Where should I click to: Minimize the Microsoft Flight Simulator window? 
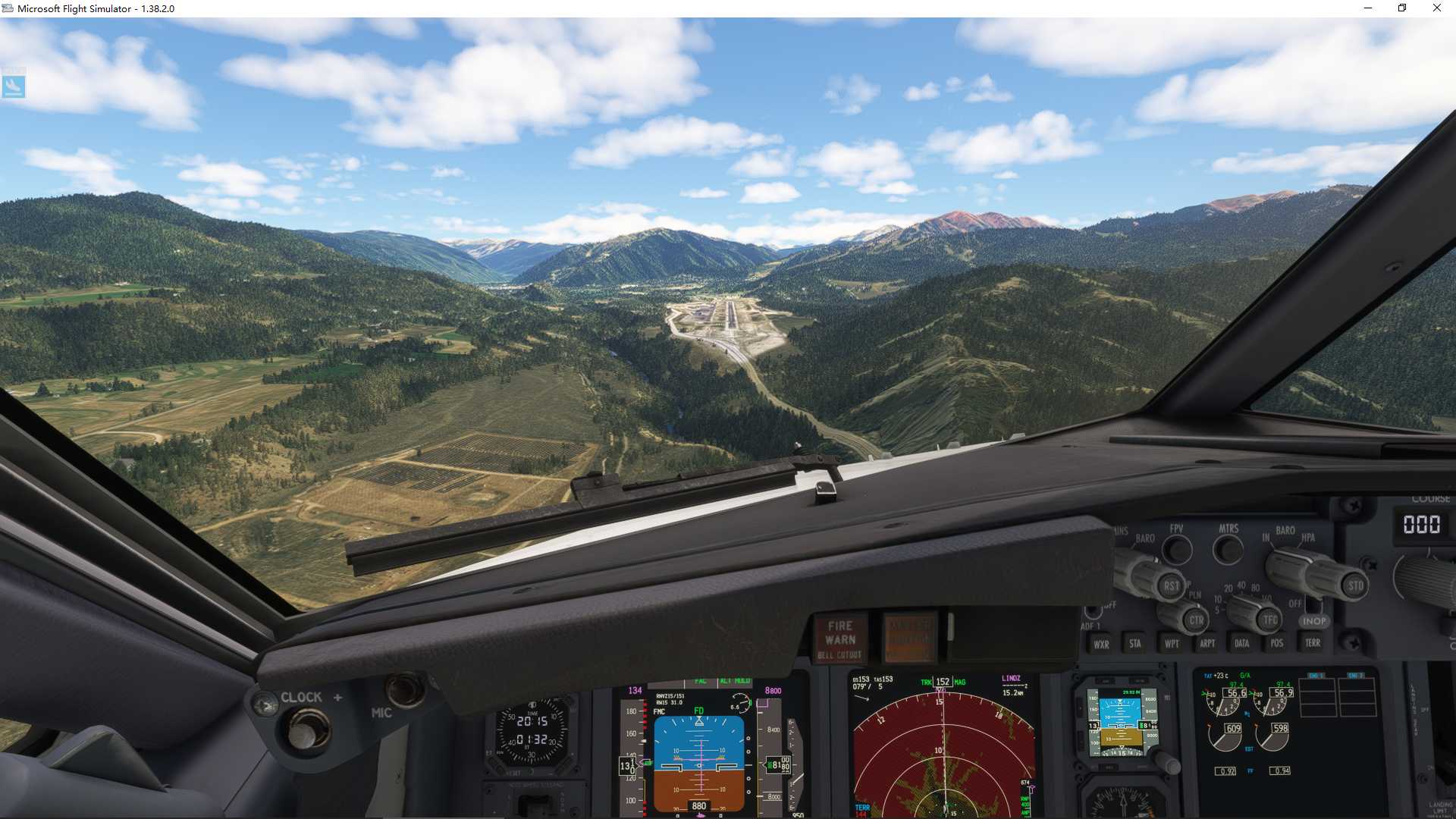(x=1368, y=8)
